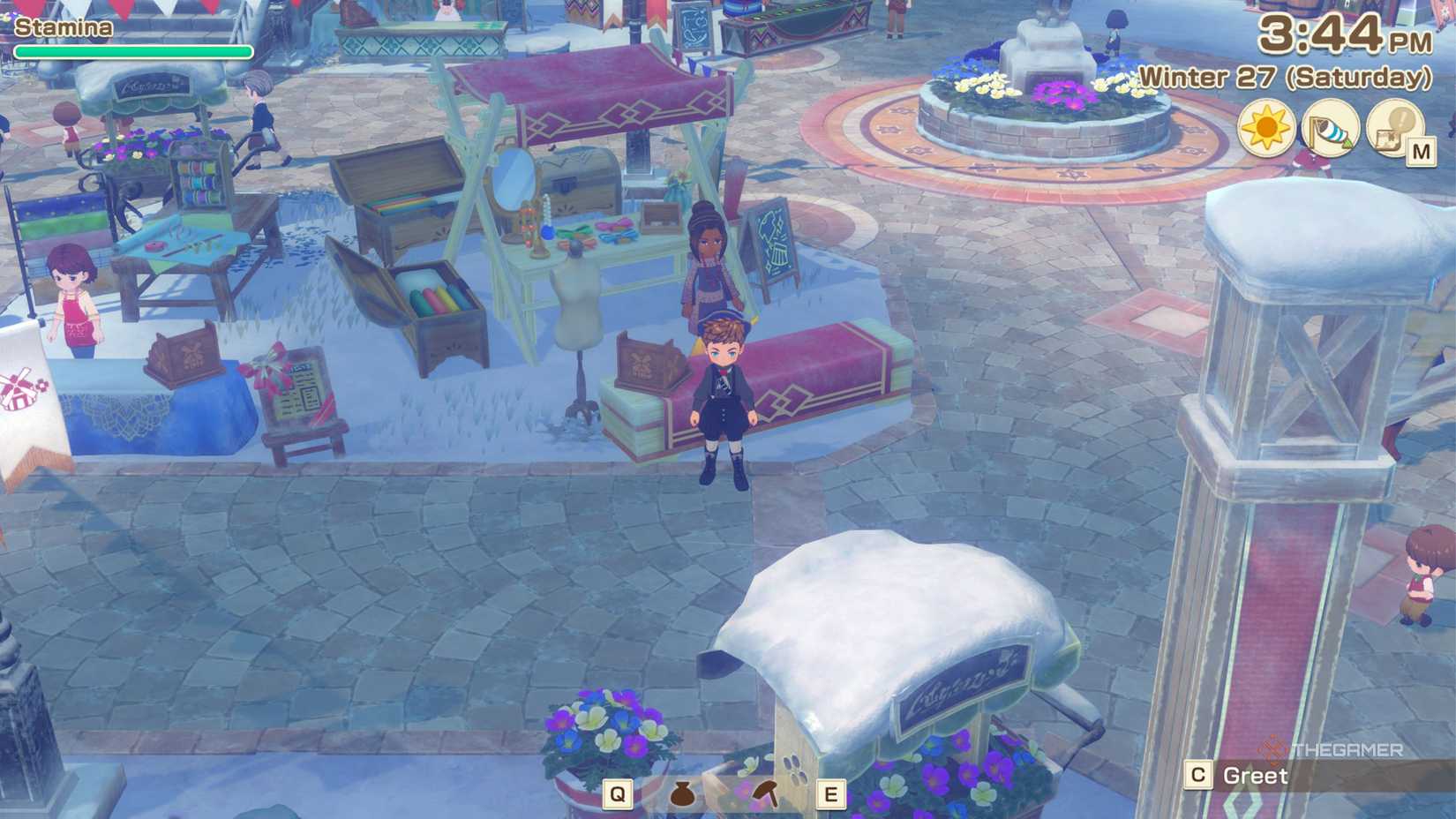Click the chalkboard sign near the stall
This screenshot has width=1456, height=819.
769,237
